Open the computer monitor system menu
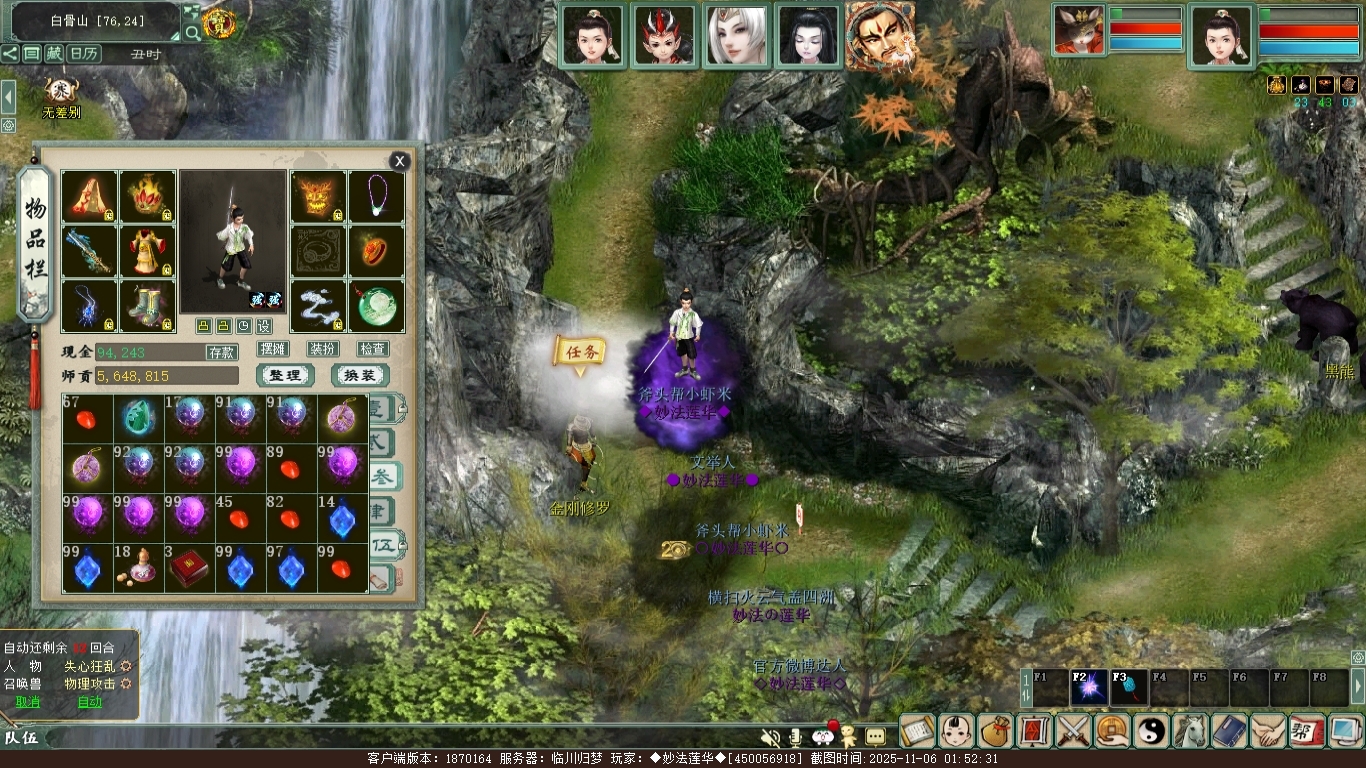The height and width of the screenshot is (768, 1366). click(x=1345, y=731)
